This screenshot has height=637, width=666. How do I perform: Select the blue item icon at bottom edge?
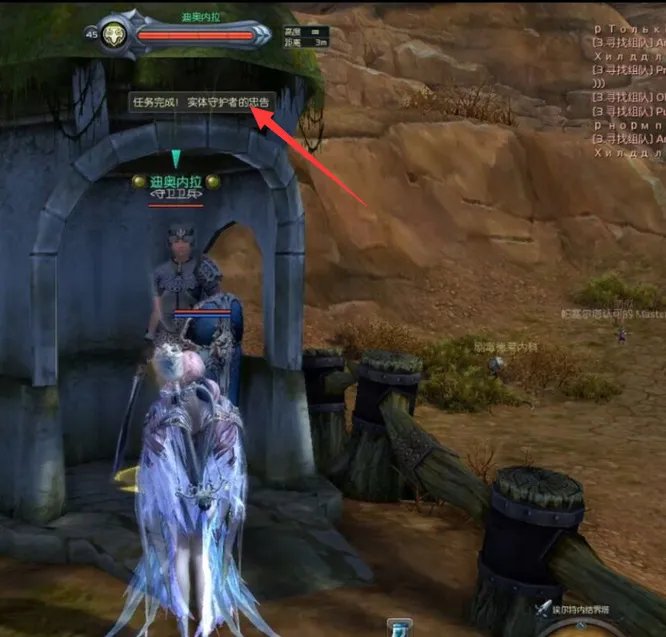pyautogui.click(x=399, y=628)
